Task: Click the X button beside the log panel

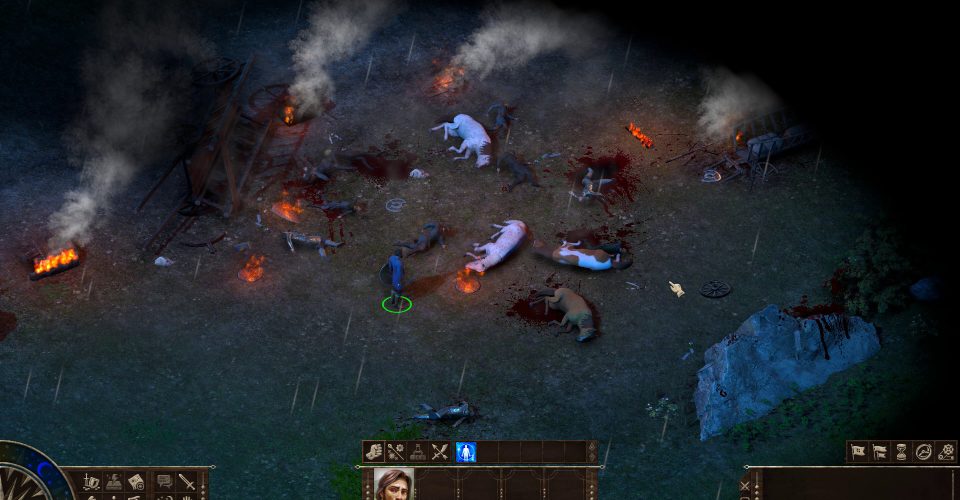Action: (744, 485)
